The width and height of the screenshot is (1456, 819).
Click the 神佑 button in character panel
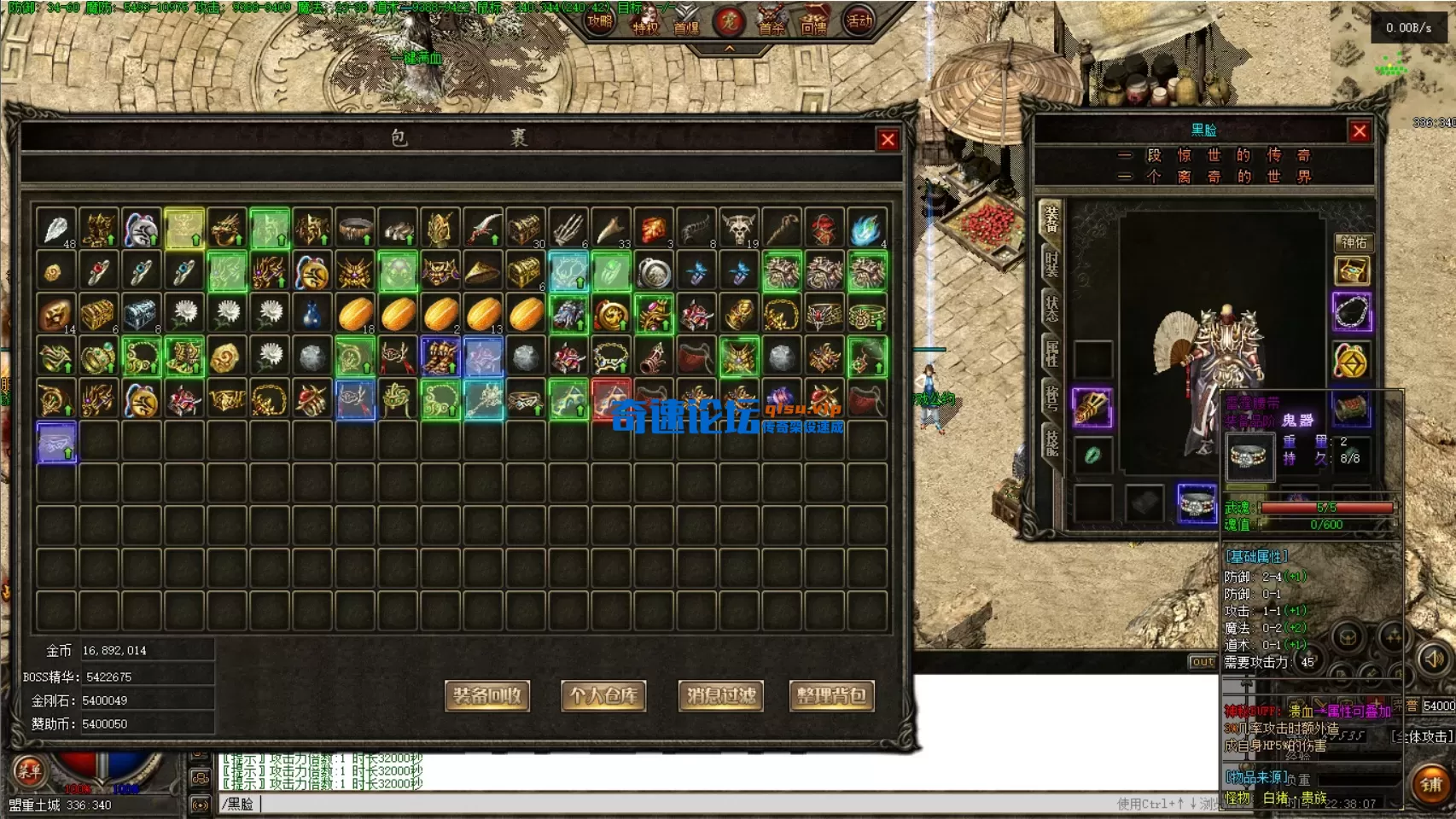coord(1353,242)
